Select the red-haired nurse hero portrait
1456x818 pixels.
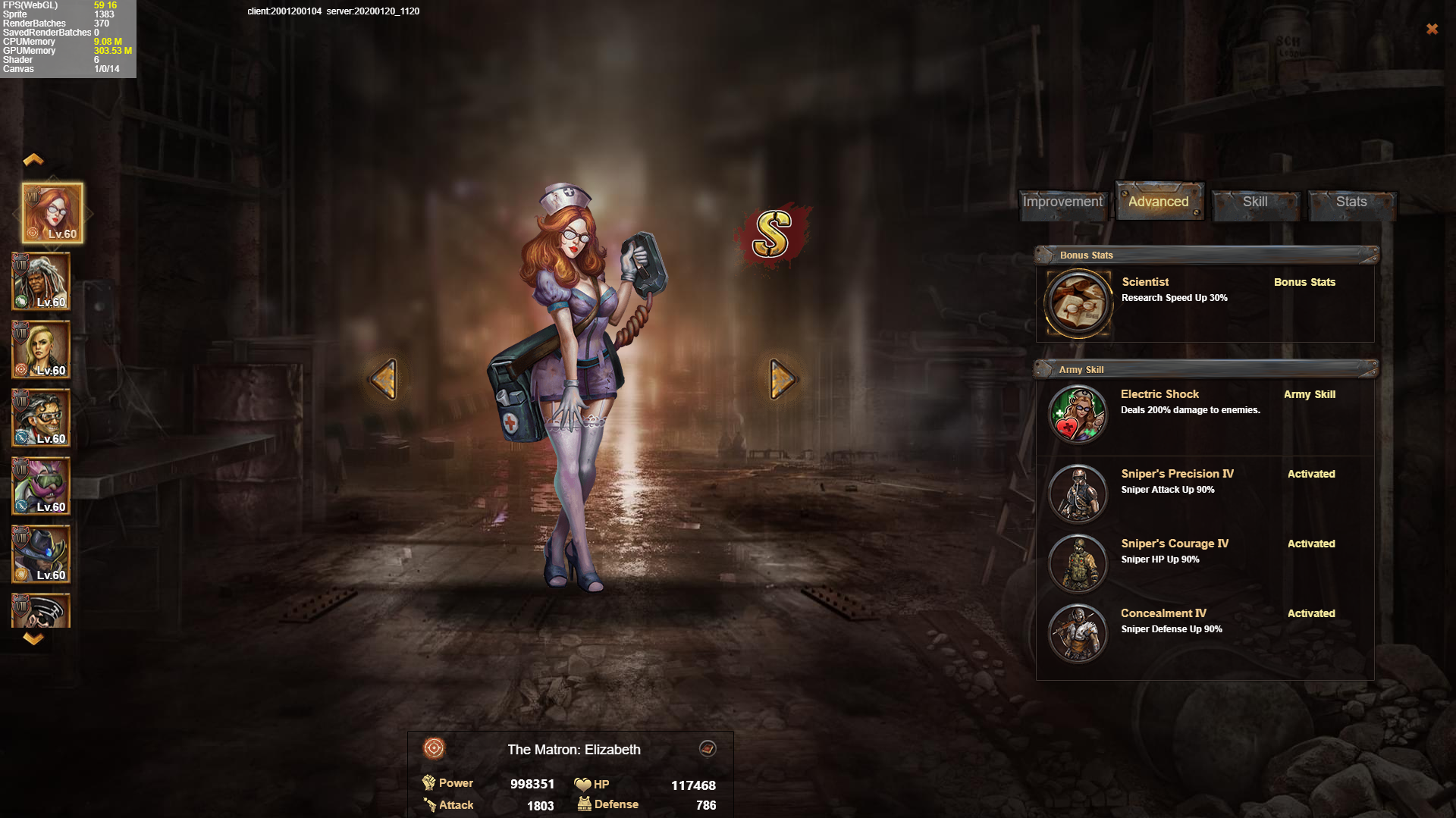(52, 213)
